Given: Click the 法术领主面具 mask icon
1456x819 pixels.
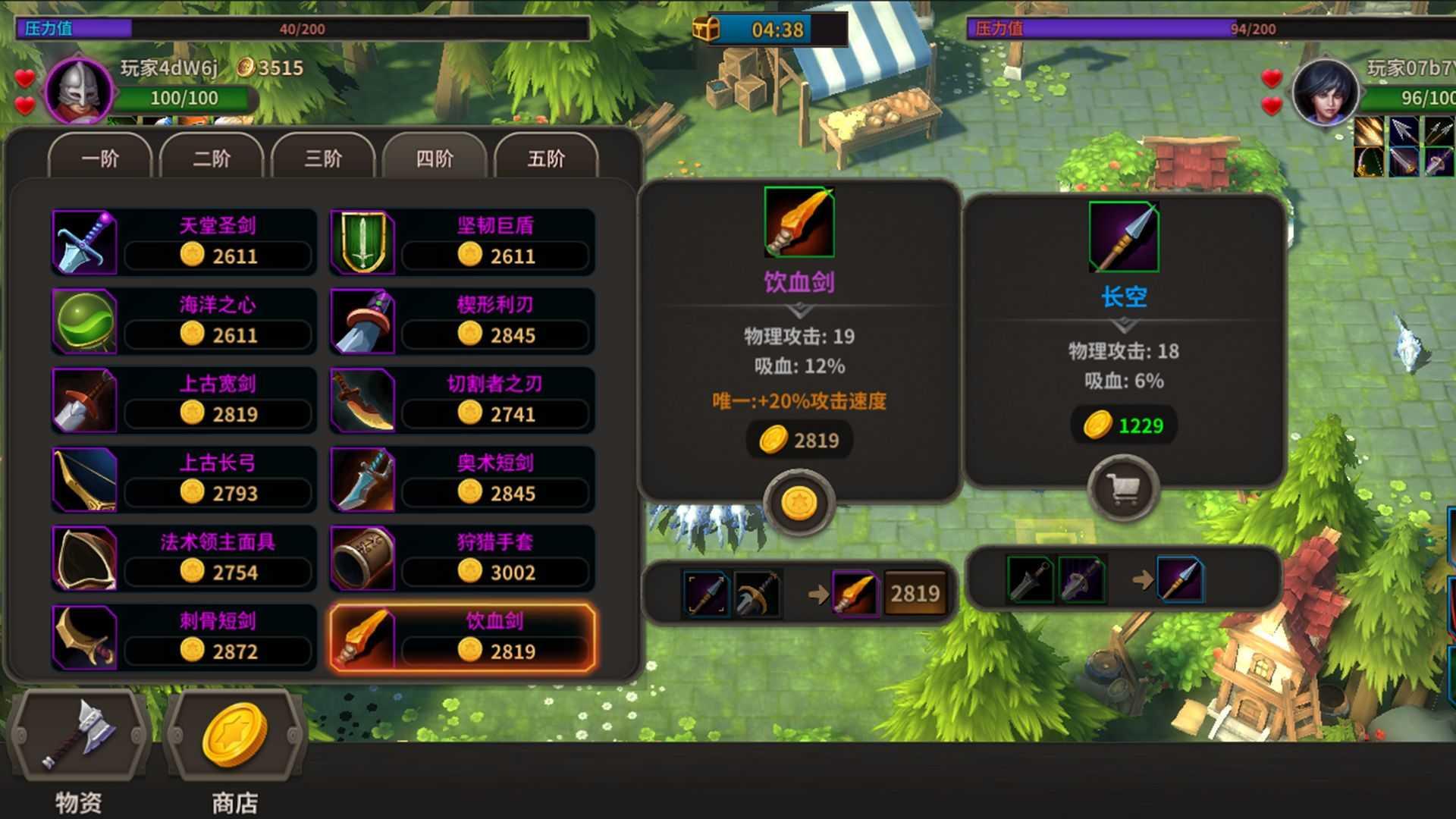Looking at the screenshot, I should pyautogui.click(x=83, y=558).
